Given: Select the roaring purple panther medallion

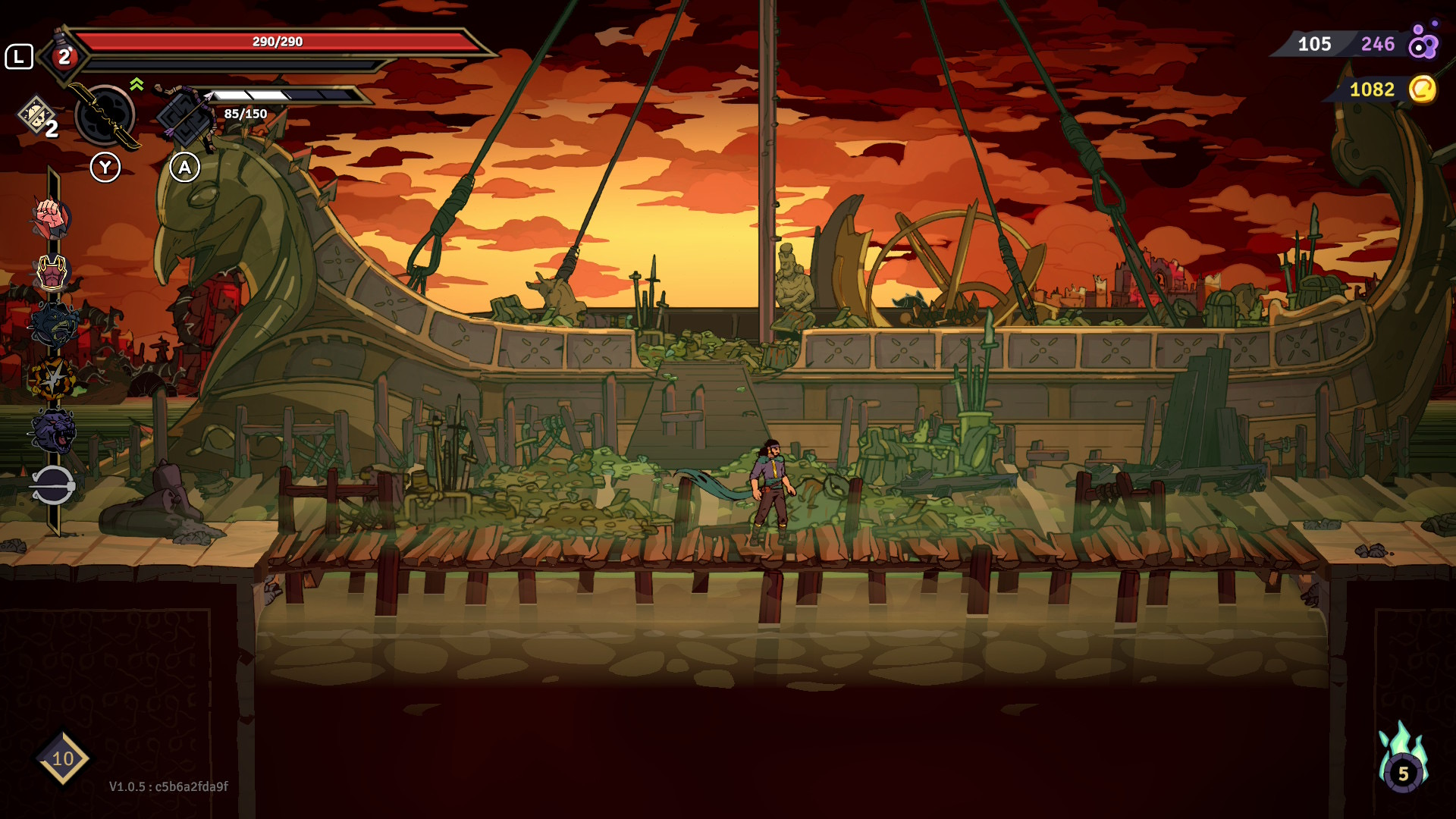Looking at the screenshot, I should (x=52, y=431).
